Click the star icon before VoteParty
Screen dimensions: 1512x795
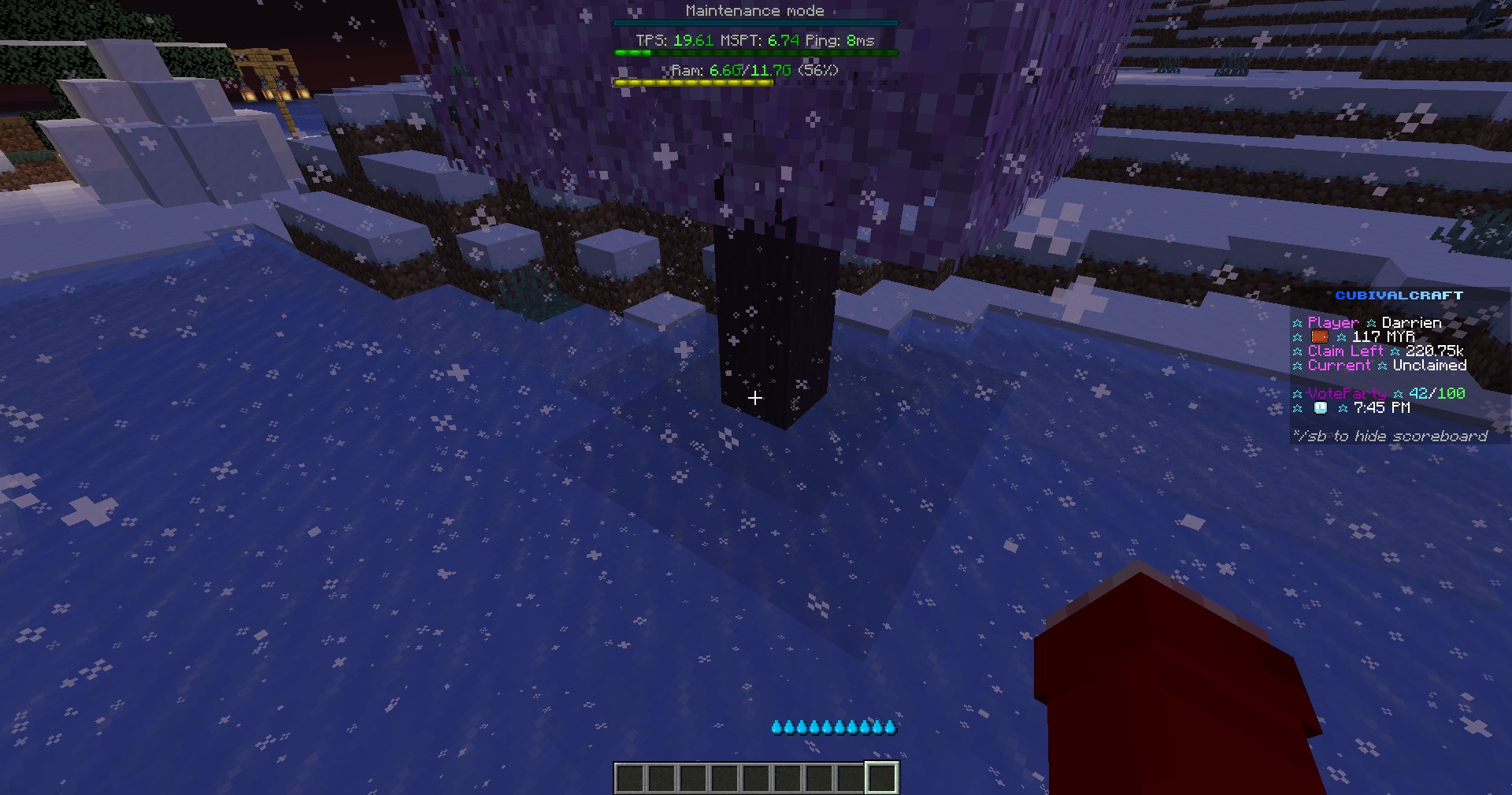(x=1297, y=394)
